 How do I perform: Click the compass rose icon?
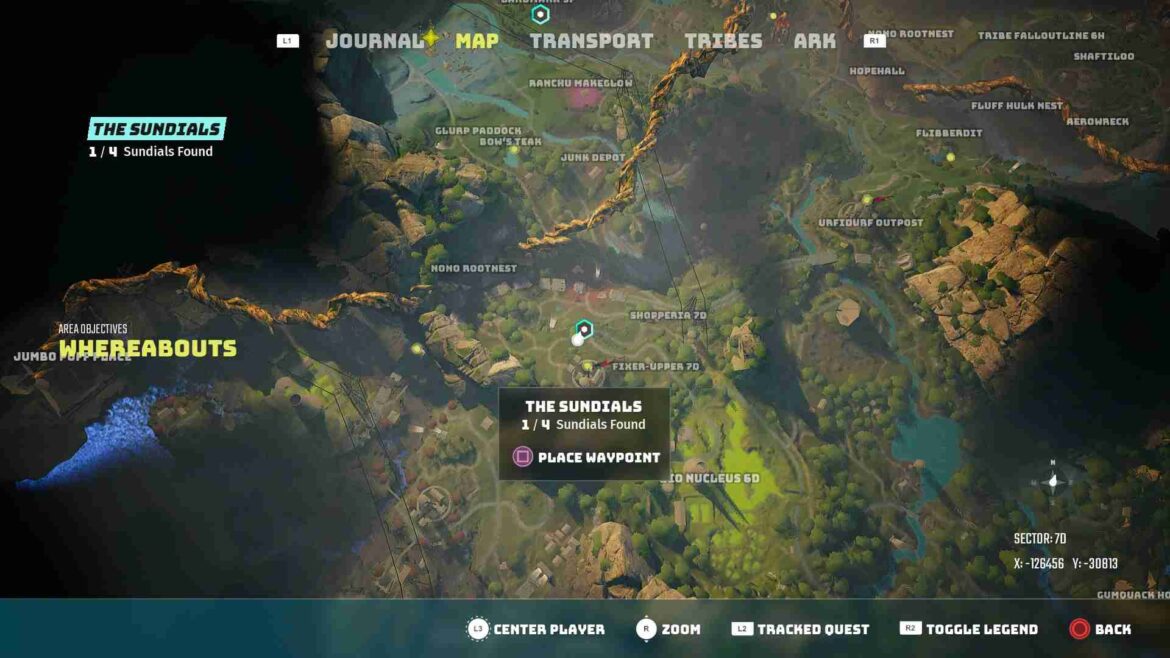(1052, 481)
